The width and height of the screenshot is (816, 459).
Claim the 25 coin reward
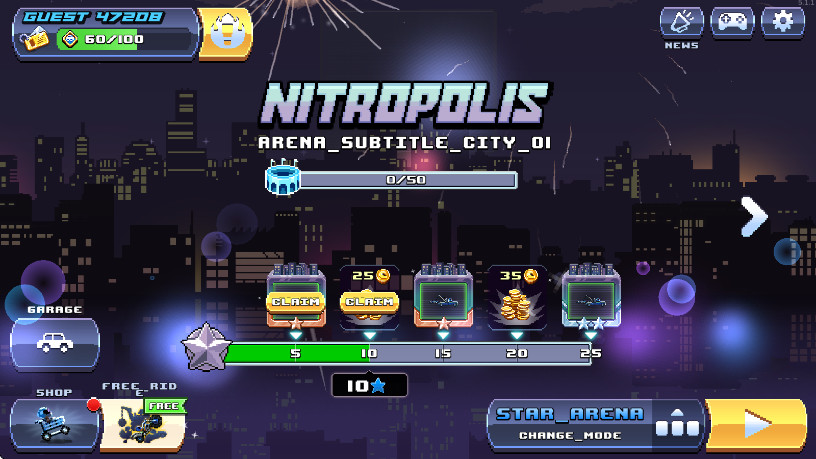point(369,300)
